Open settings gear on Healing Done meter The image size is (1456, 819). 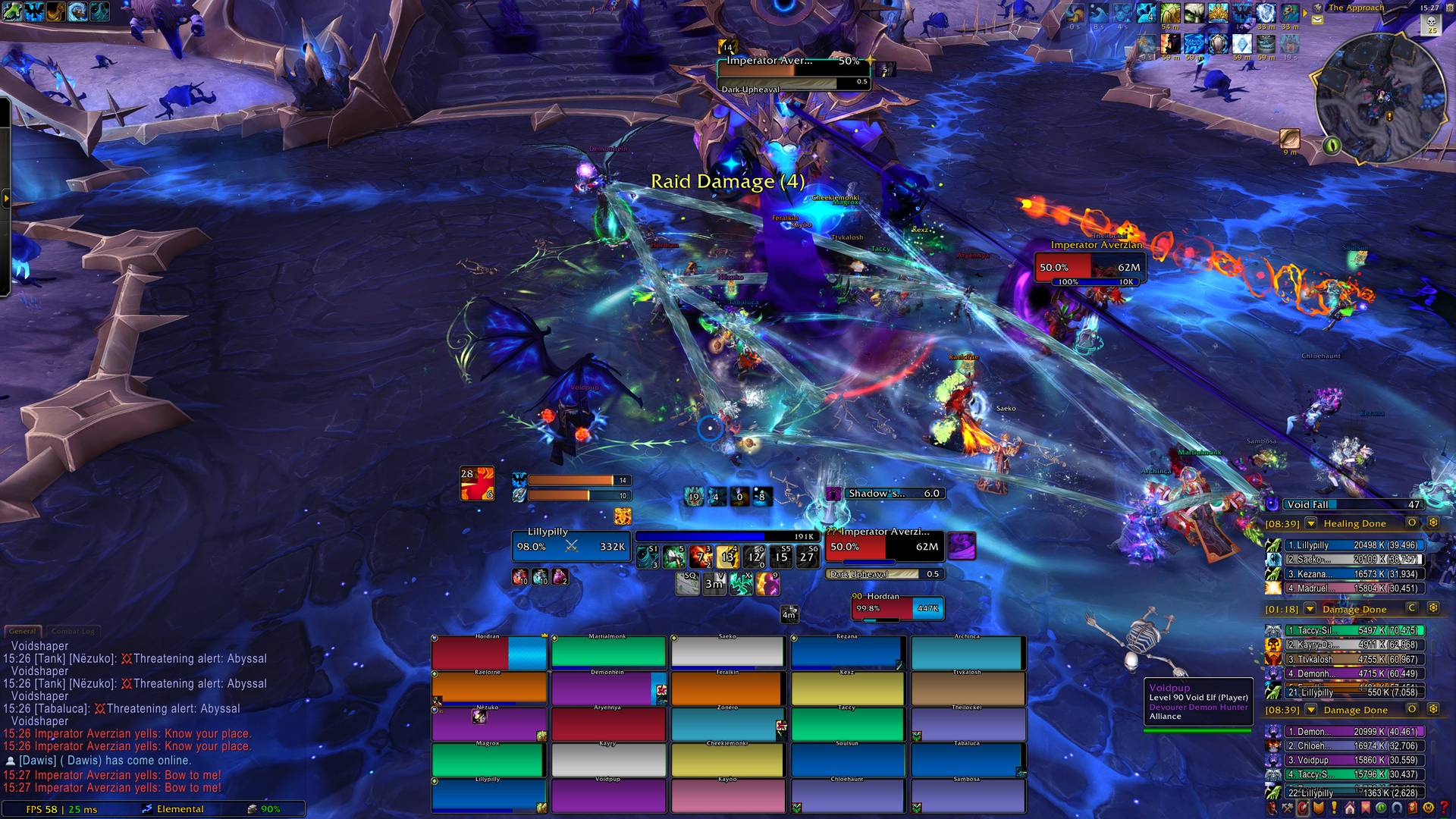[x=1433, y=523]
